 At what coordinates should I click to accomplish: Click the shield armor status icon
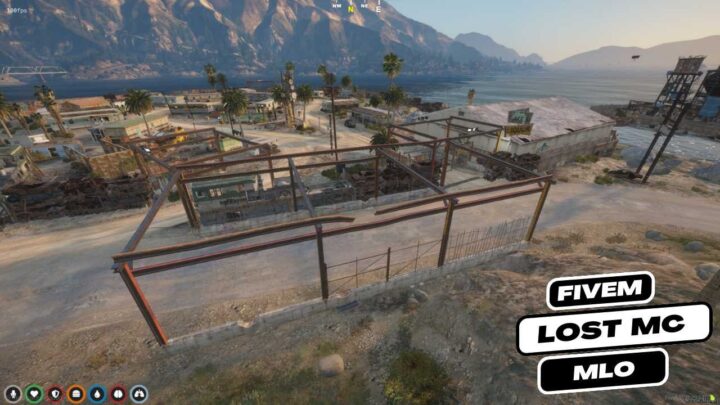pyautogui.click(x=55, y=394)
